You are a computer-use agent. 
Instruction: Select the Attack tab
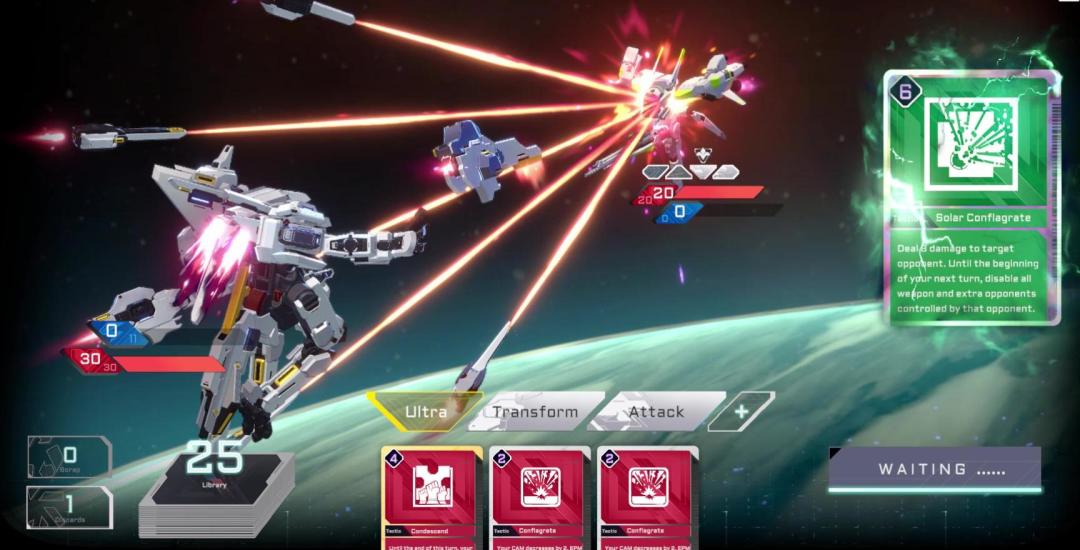click(656, 411)
